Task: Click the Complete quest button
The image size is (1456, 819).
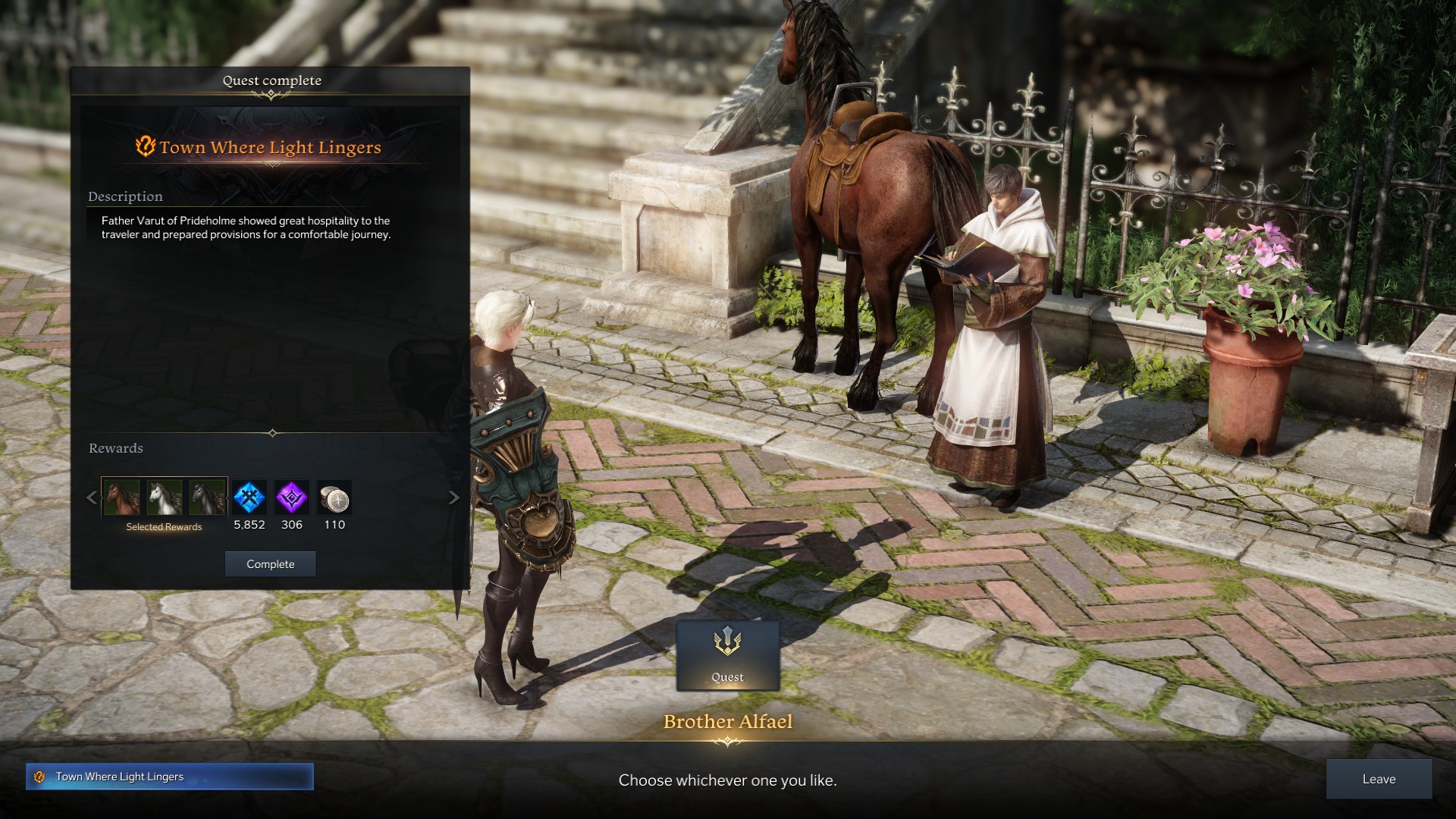Action: (270, 564)
